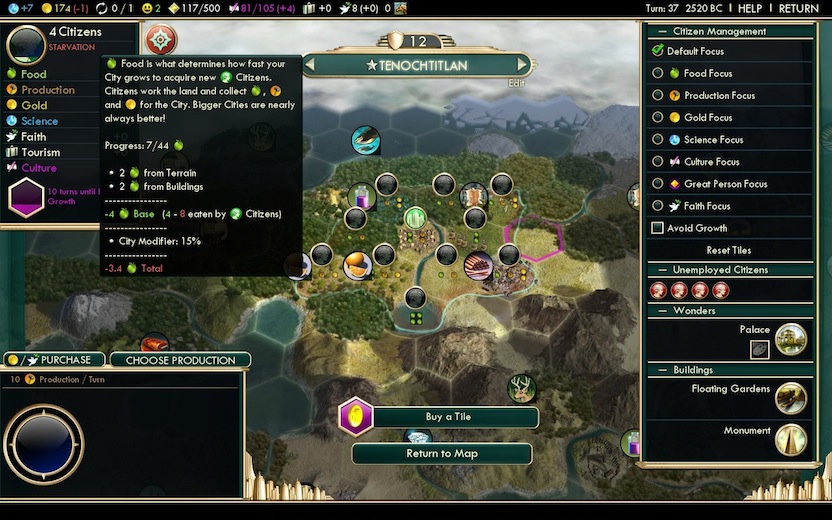
Task: Go to the next city arrow
Action: click(x=526, y=65)
